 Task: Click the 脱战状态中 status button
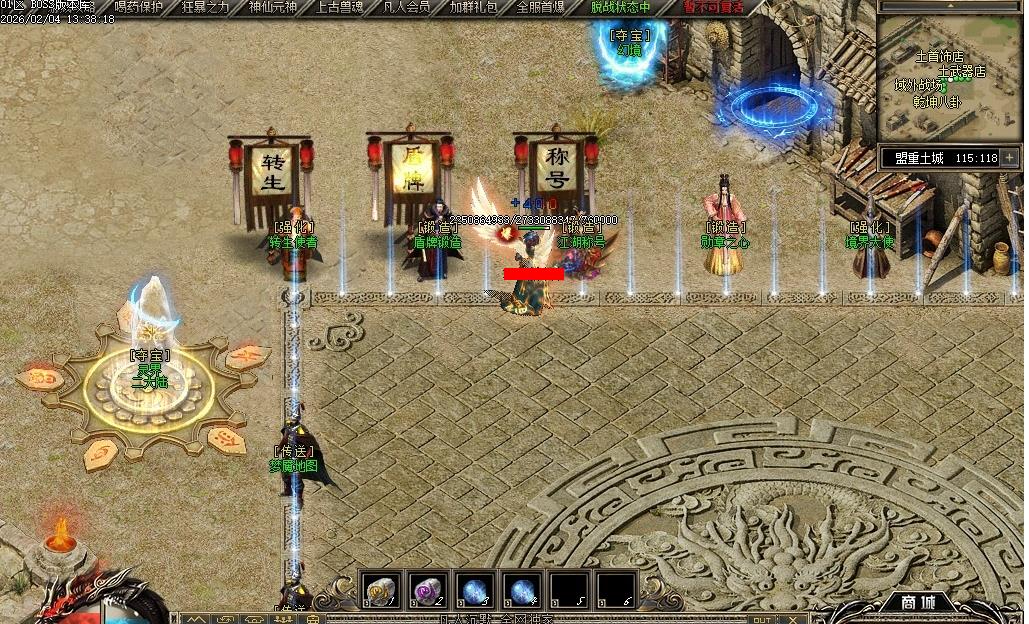620,7
